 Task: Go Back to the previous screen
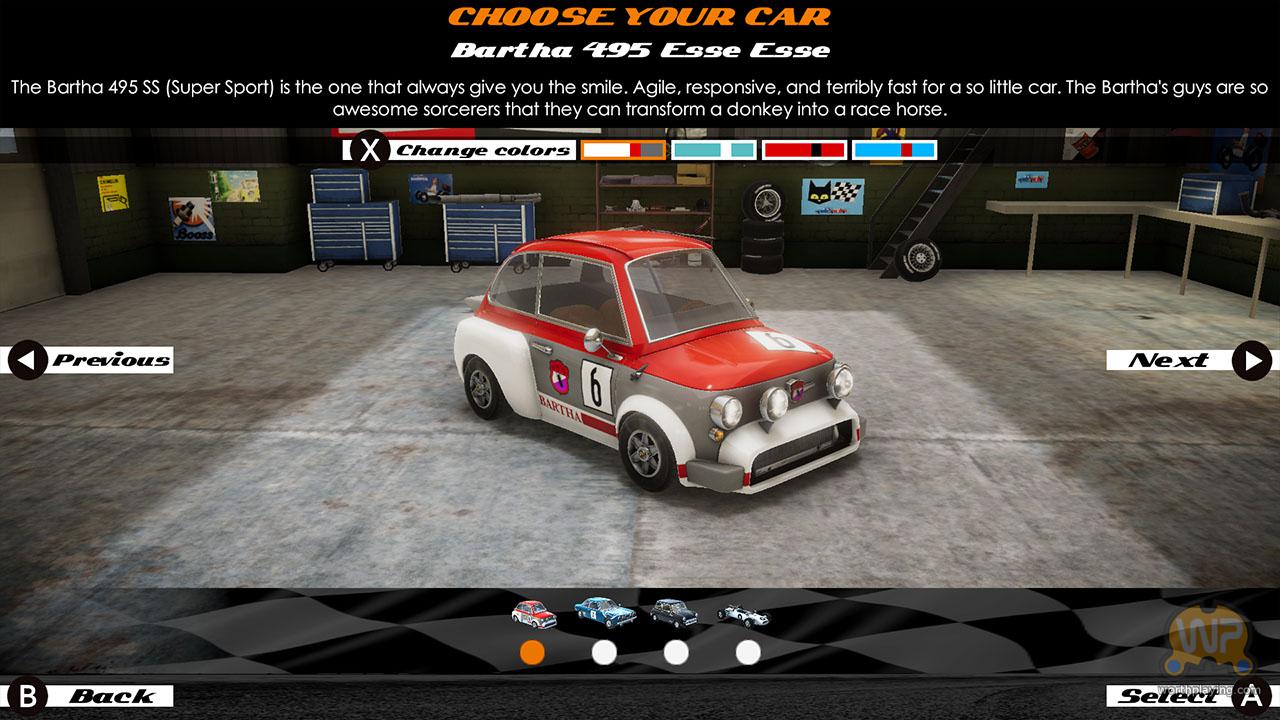pyautogui.click(x=92, y=696)
